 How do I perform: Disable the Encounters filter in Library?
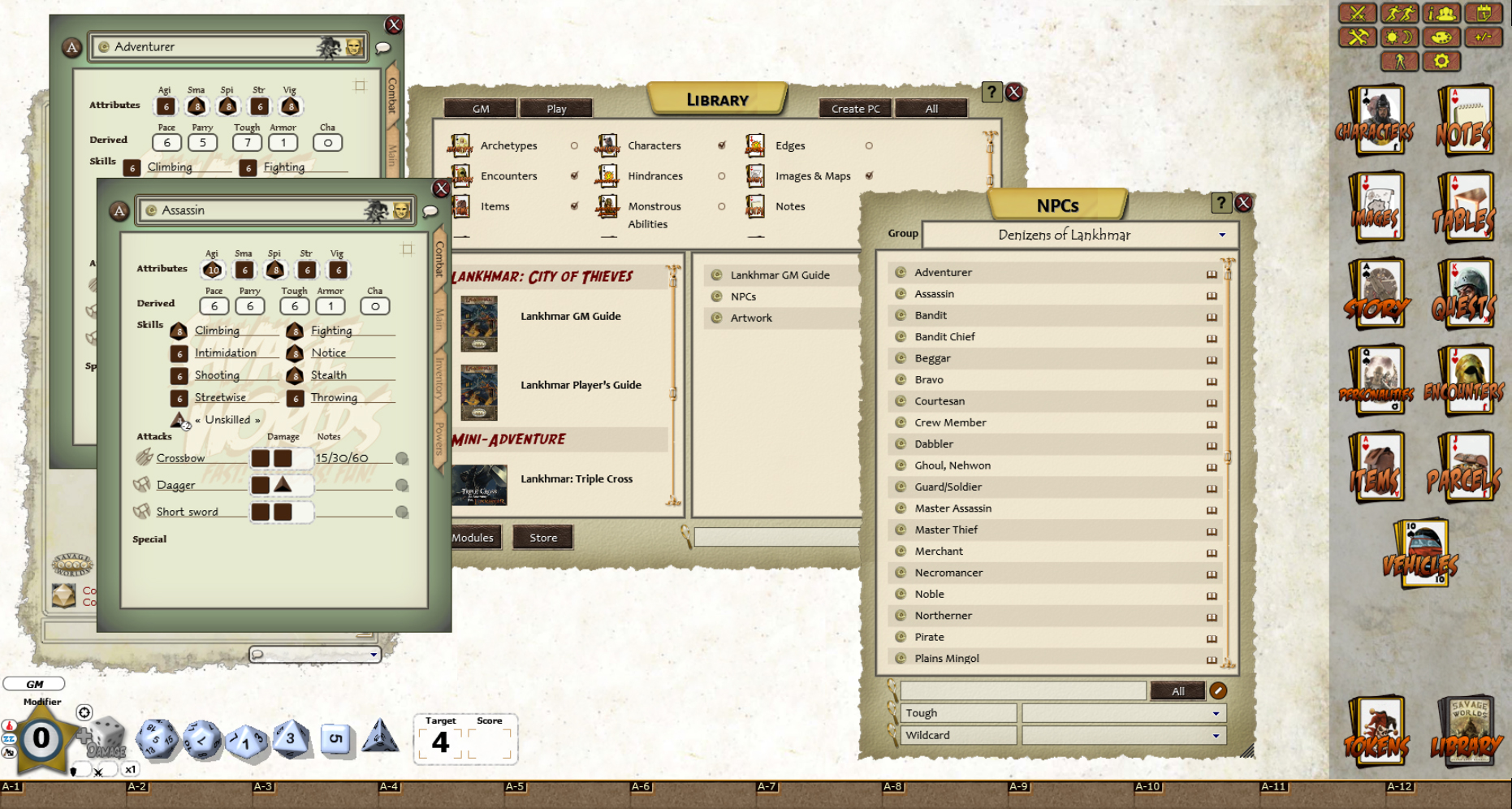click(x=575, y=176)
